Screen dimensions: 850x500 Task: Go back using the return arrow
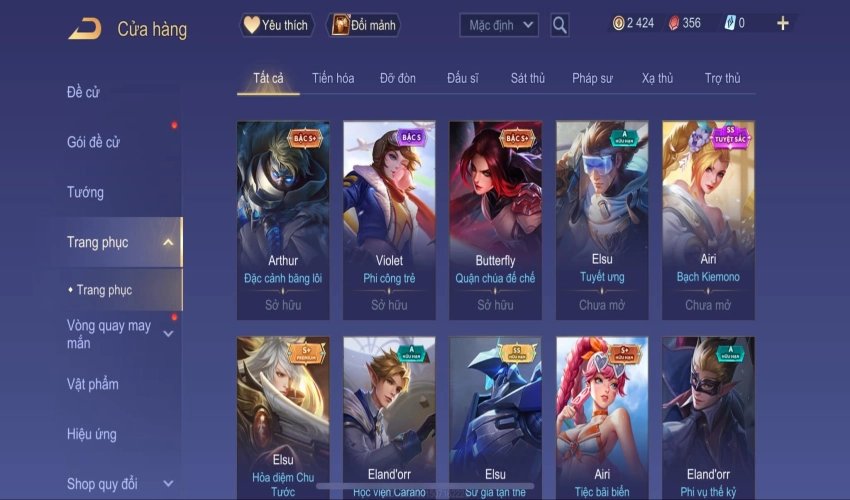pyautogui.click(x=84, y=29)
